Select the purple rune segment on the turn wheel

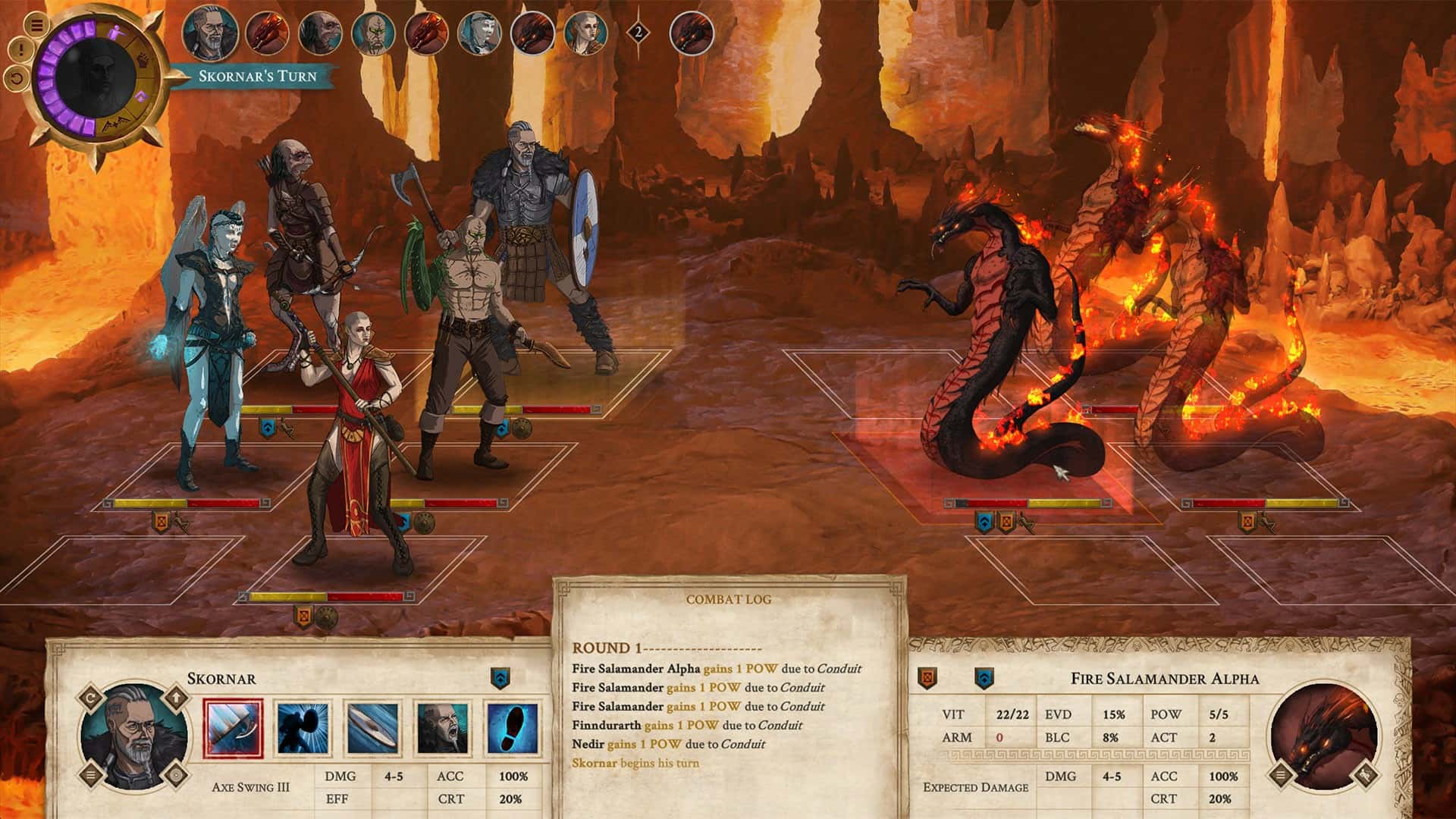(x=141, y=96)
